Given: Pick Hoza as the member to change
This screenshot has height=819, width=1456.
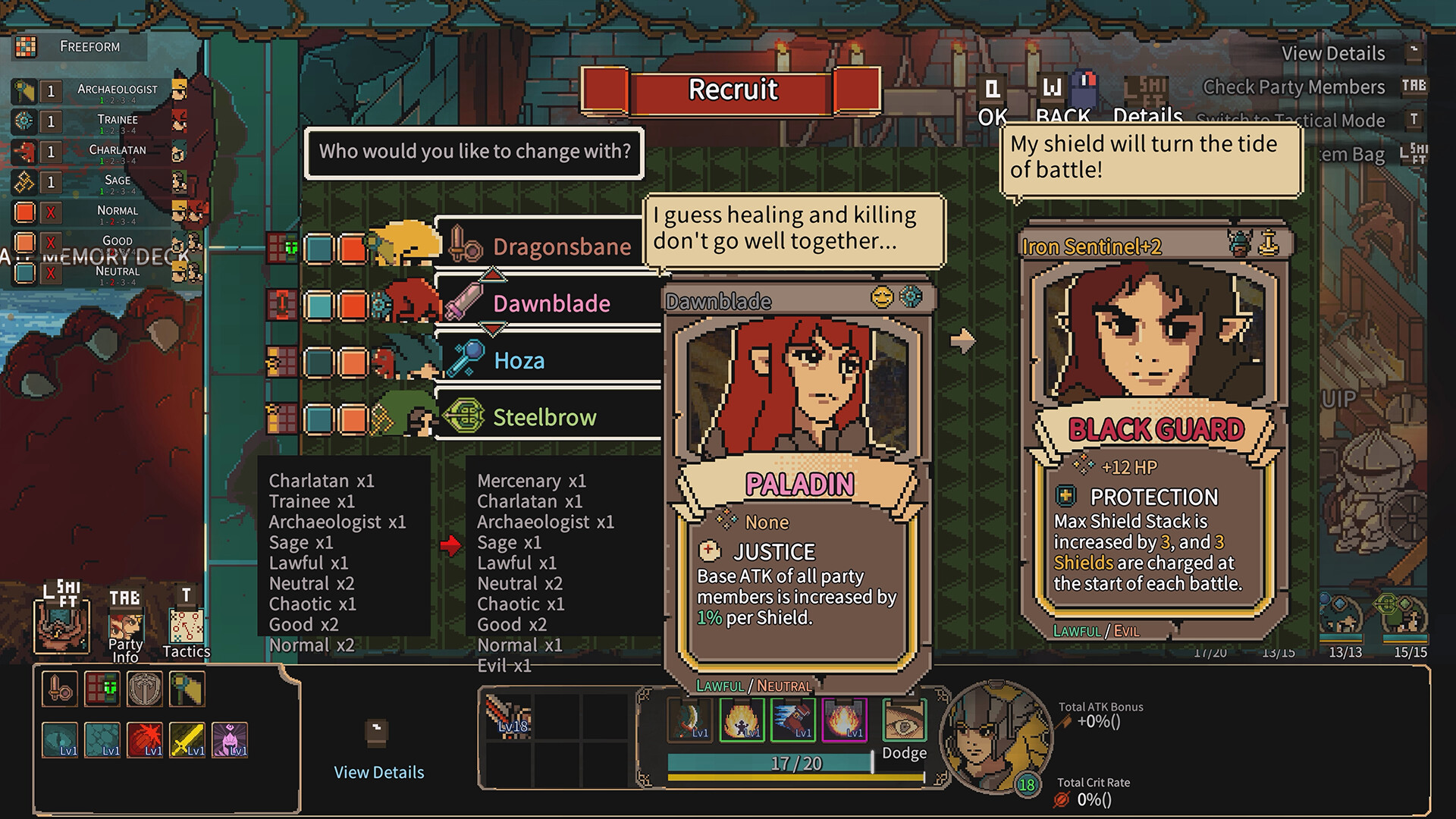Looking at the screenshot, I should click(546, 360).
